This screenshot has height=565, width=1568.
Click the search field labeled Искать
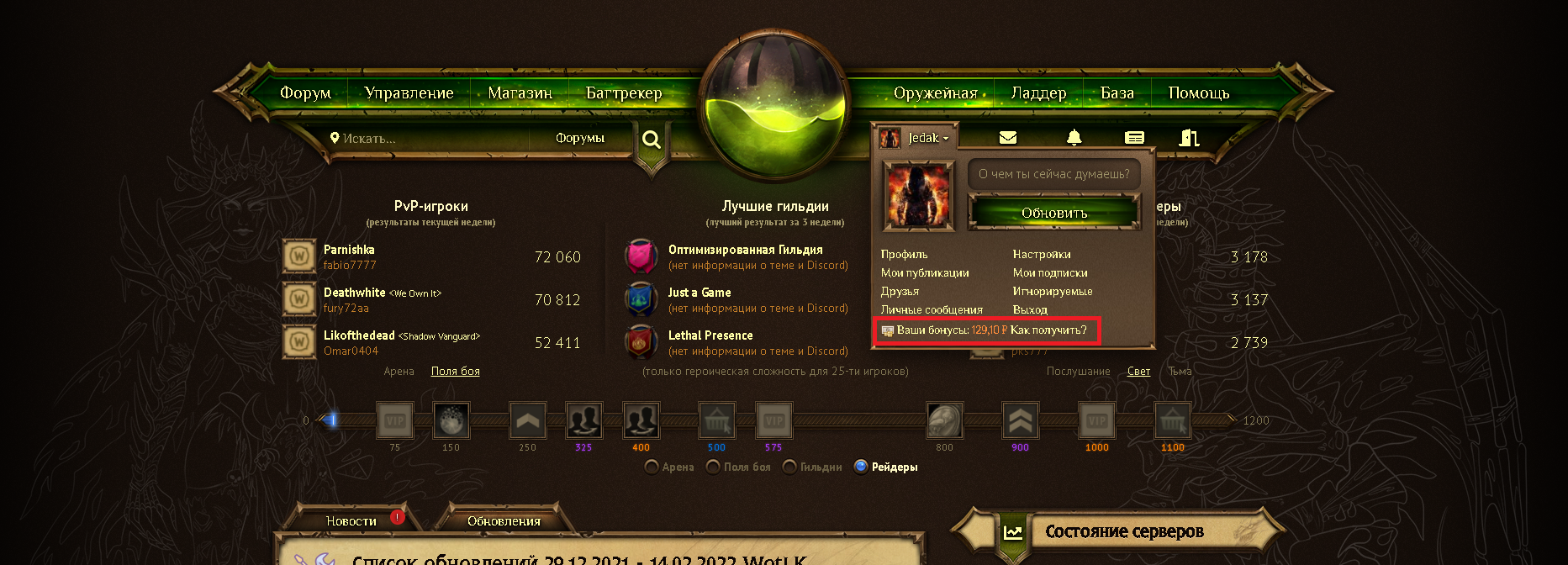429,139
